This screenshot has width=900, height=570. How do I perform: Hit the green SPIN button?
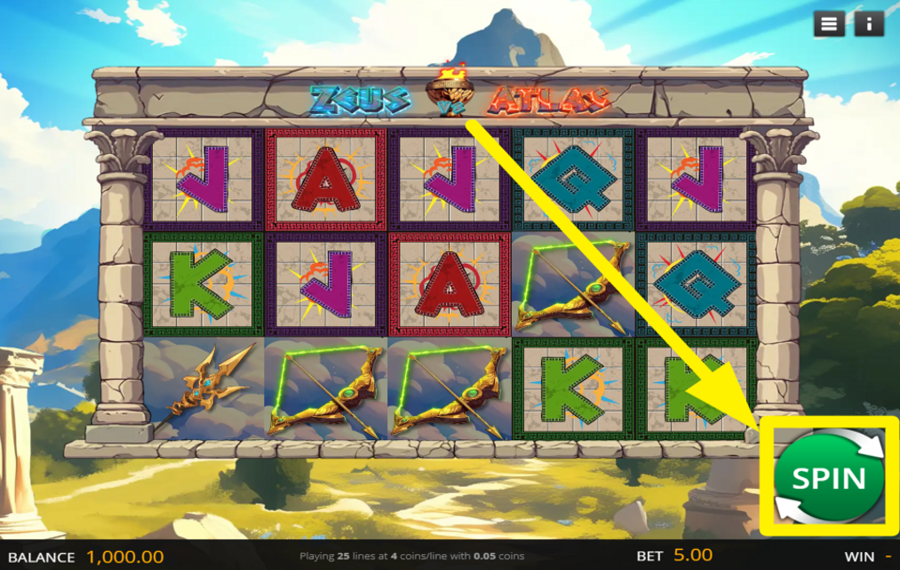829,477
